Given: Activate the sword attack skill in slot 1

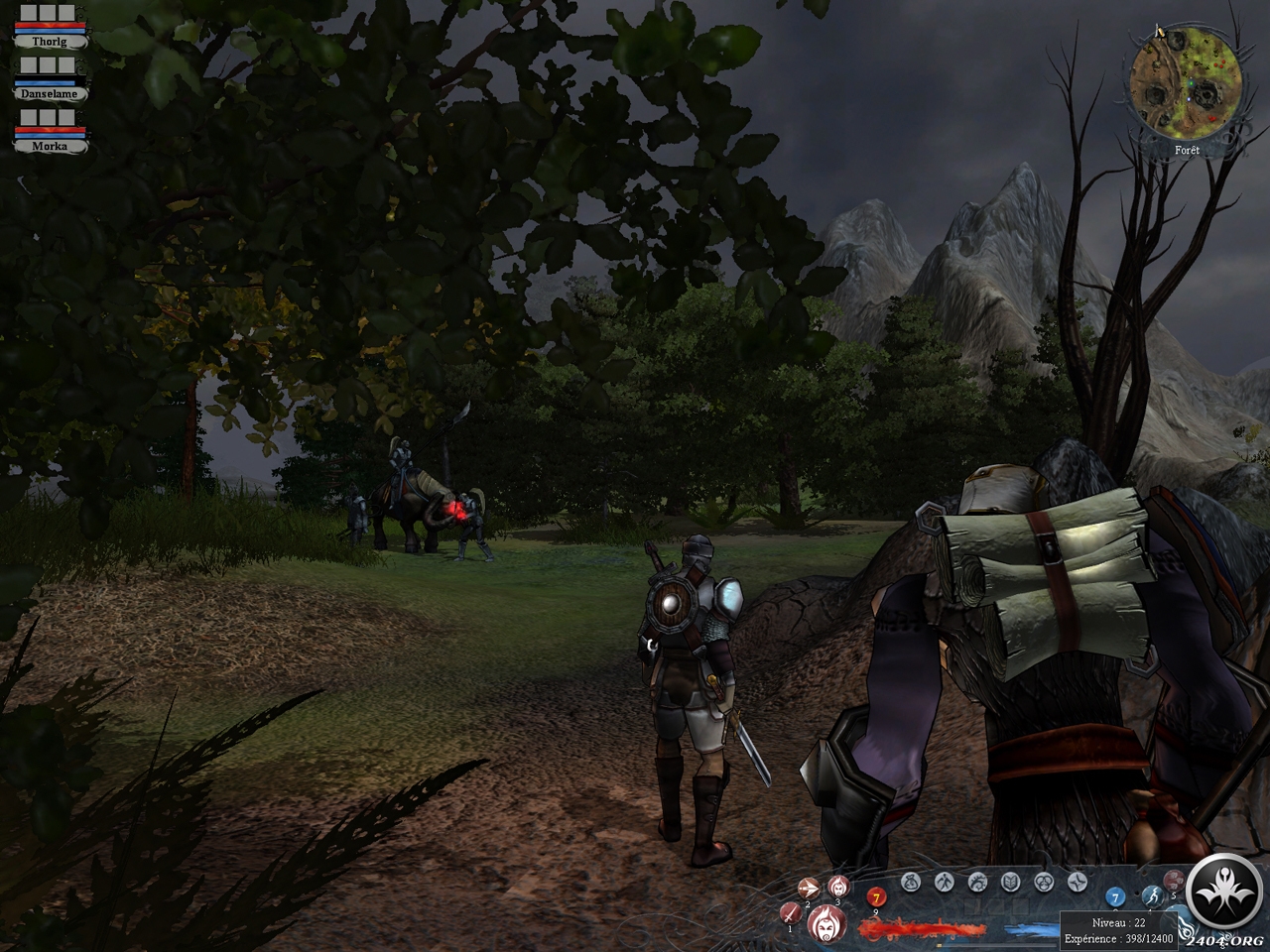Looking at the screenshot, I should coord(791,913).
